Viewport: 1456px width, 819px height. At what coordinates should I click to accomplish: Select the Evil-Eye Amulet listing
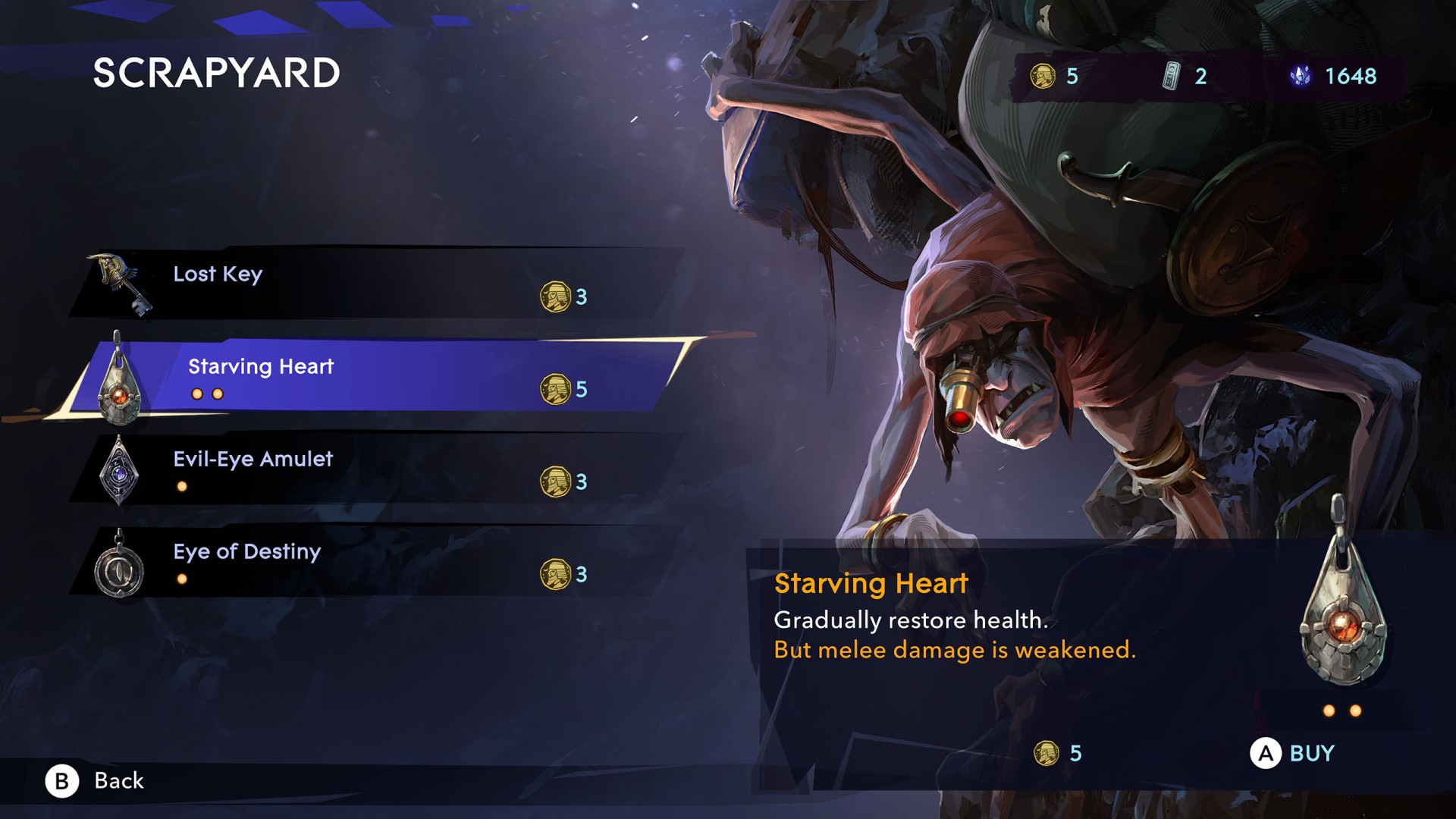click(x=372, y=468)
